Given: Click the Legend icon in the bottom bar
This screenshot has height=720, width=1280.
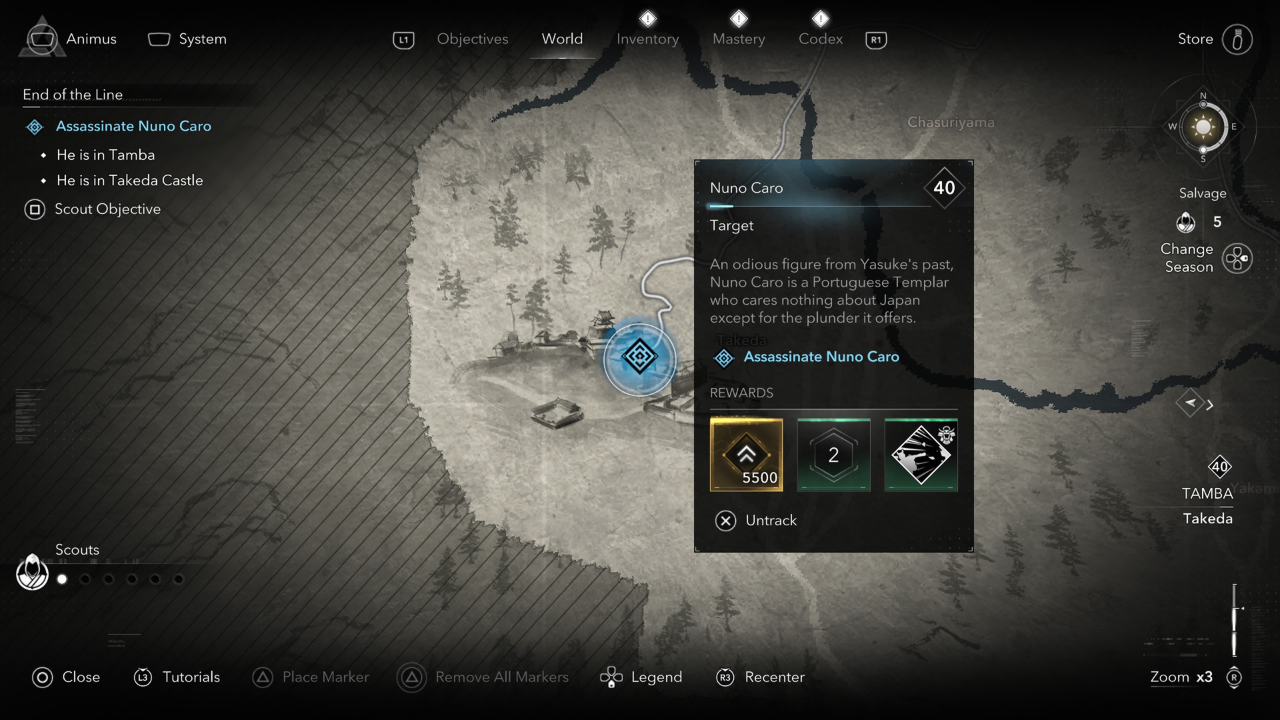Looking at the screenshot, I should [610, 677].
